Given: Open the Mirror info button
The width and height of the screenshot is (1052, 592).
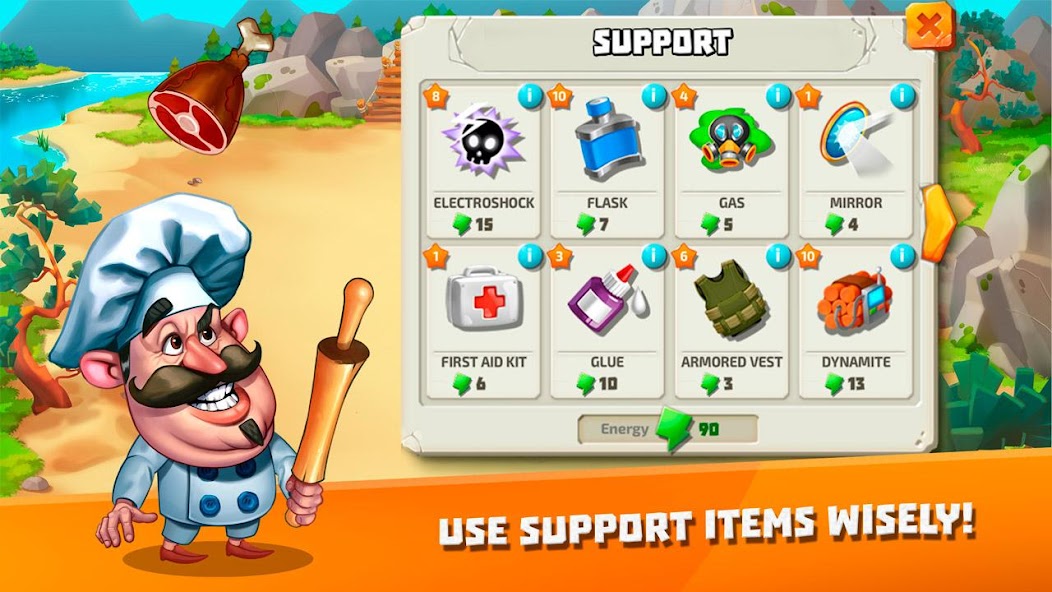Looking at the screenshot, I should coord(902,97).
